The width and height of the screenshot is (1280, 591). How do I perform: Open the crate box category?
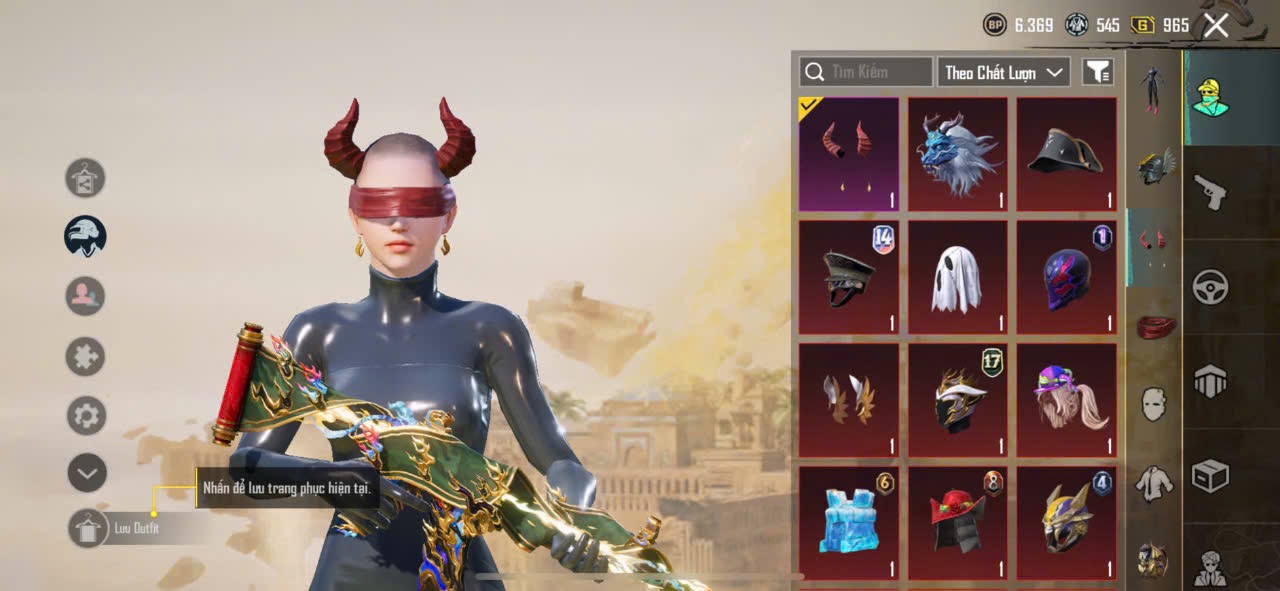pos(1210,476)
